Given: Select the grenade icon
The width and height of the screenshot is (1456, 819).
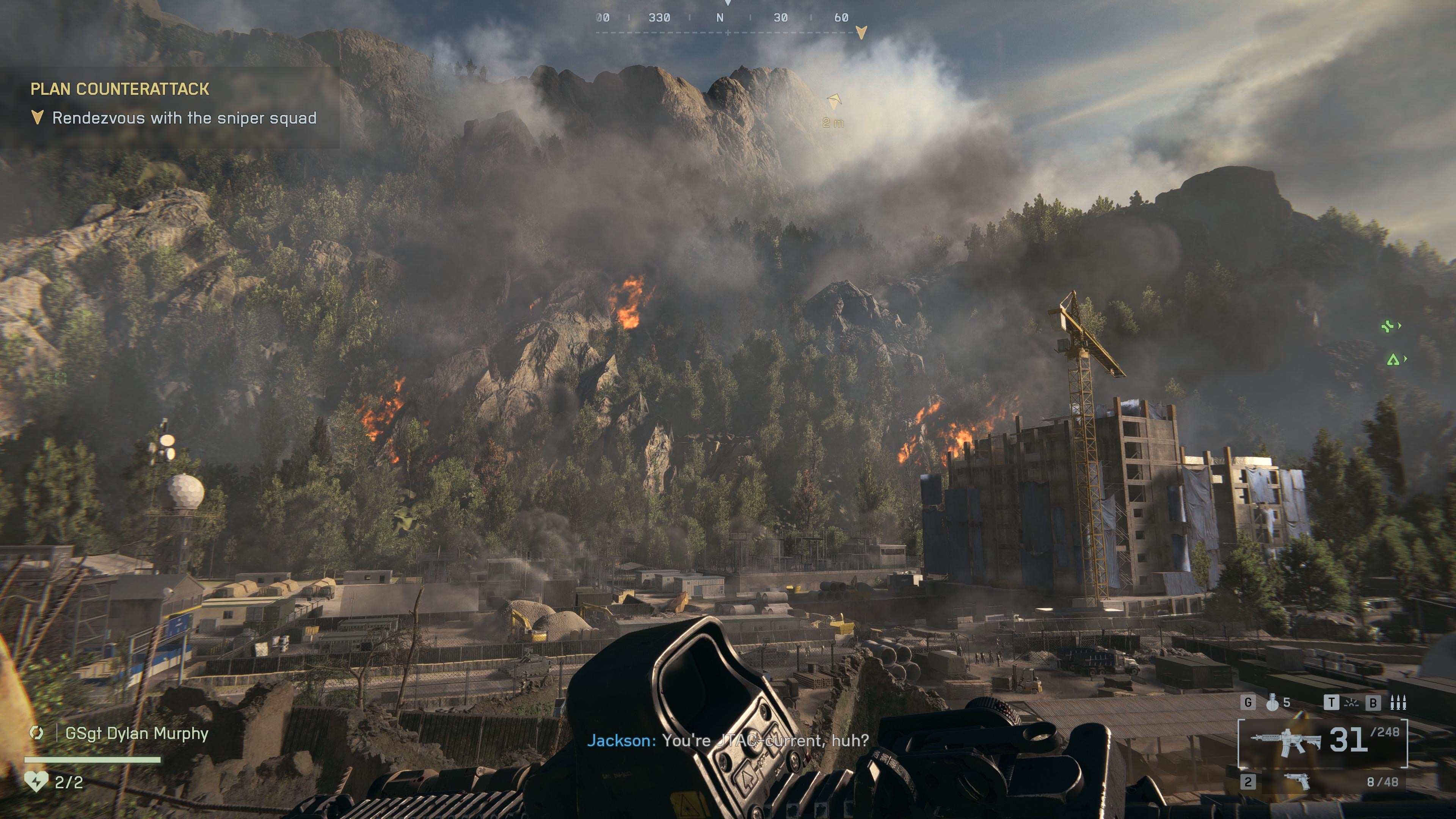Looking at the screenshot, I should (x=1272, y=702).
